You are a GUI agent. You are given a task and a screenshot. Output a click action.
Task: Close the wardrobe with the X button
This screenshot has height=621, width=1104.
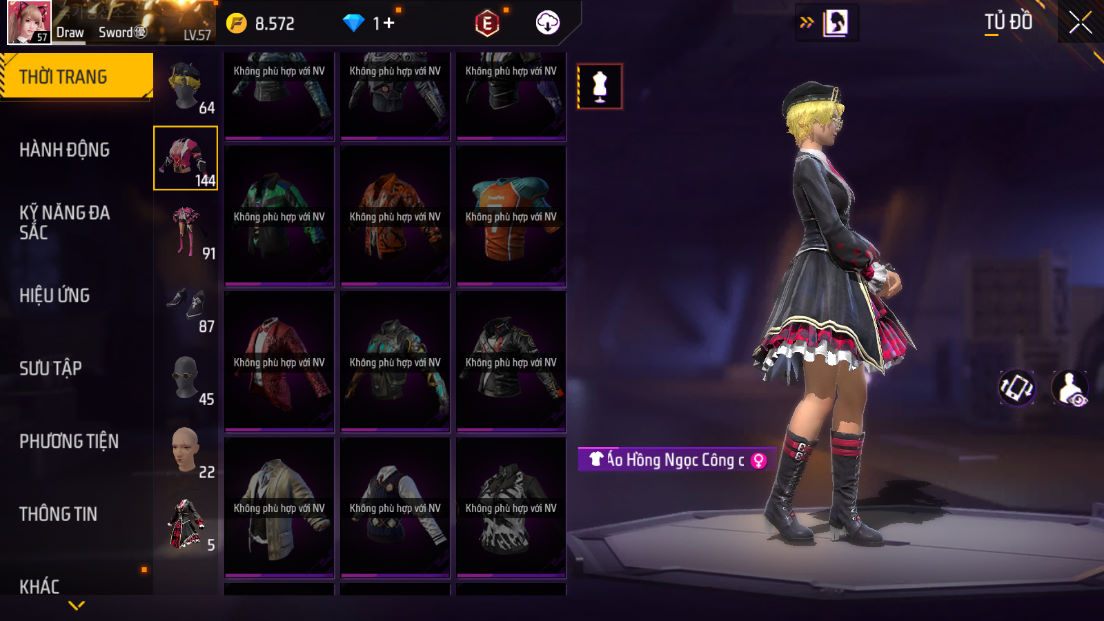[1080, 22]
